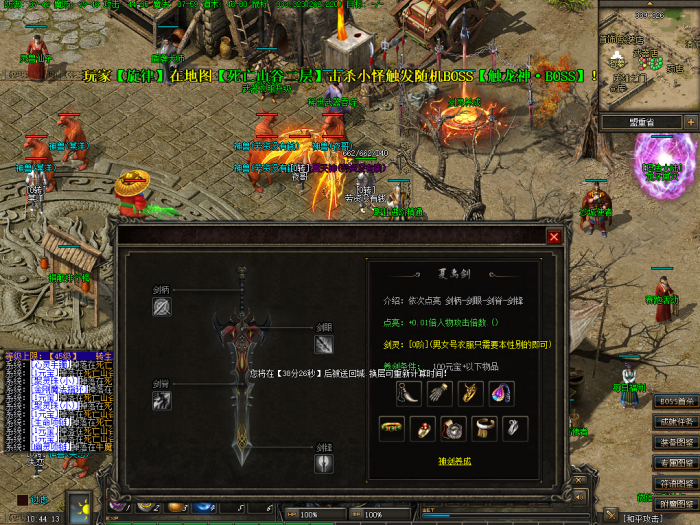Select the purple gem pouch item
Viewport: 700px width, 525px height.
pyautogui.click(x=500, y=393)
